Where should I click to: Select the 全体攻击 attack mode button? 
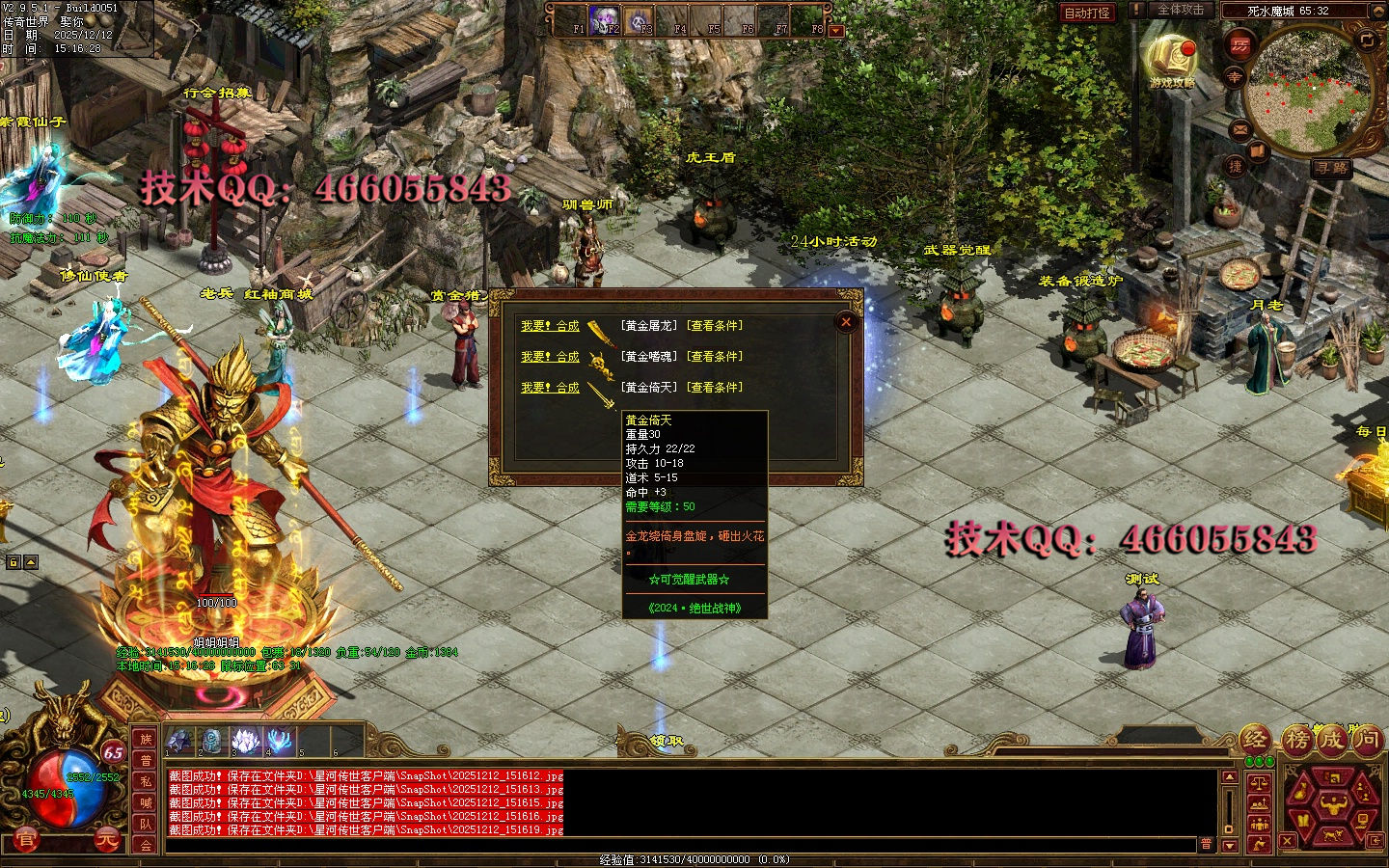click(1180, 11)
